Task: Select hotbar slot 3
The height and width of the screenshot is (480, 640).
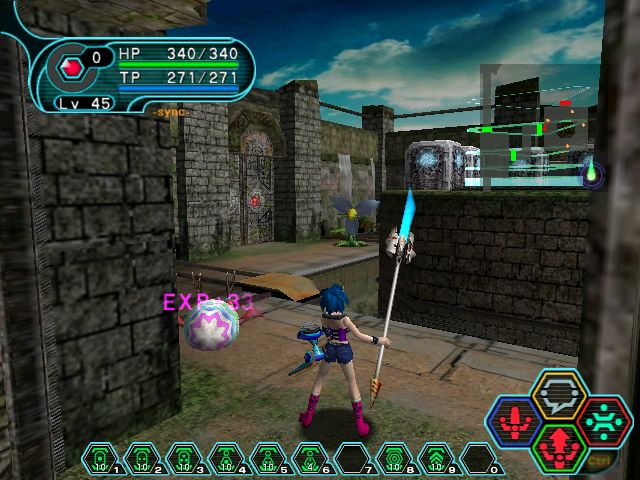Action: 186,460
